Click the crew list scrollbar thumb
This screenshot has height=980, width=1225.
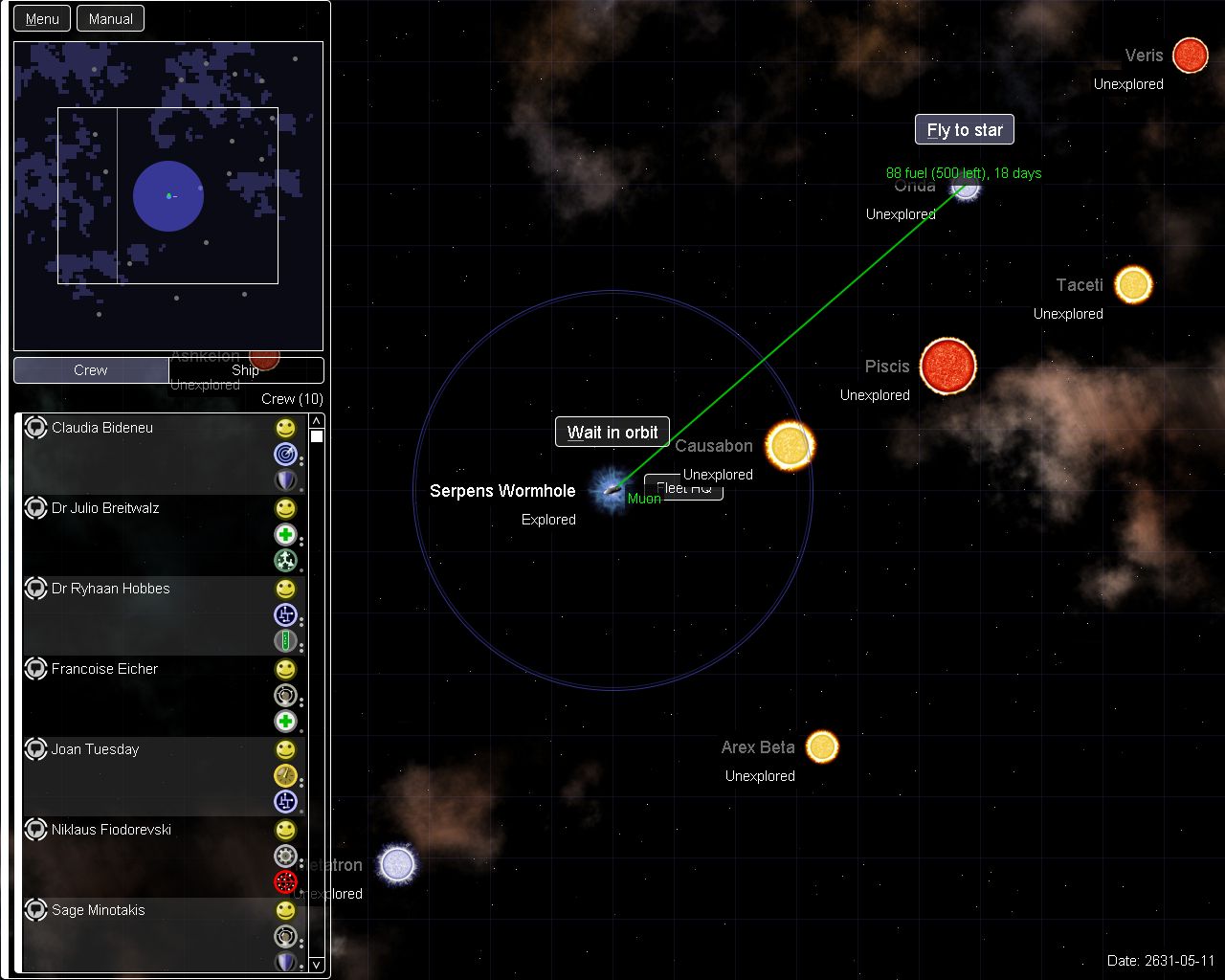(x=316, y=435)
